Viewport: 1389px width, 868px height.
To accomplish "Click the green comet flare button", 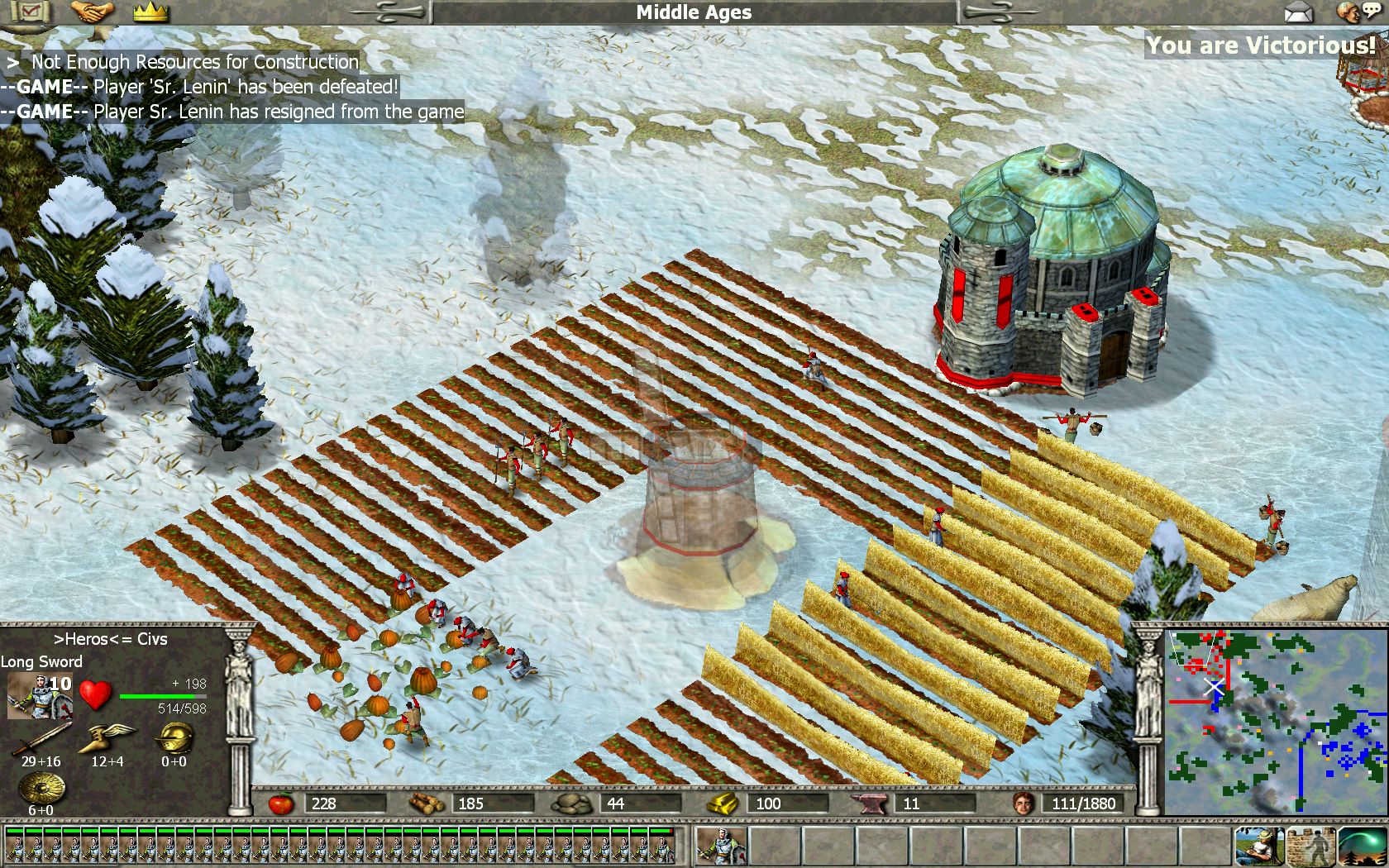I will (x=1362, y=845).
